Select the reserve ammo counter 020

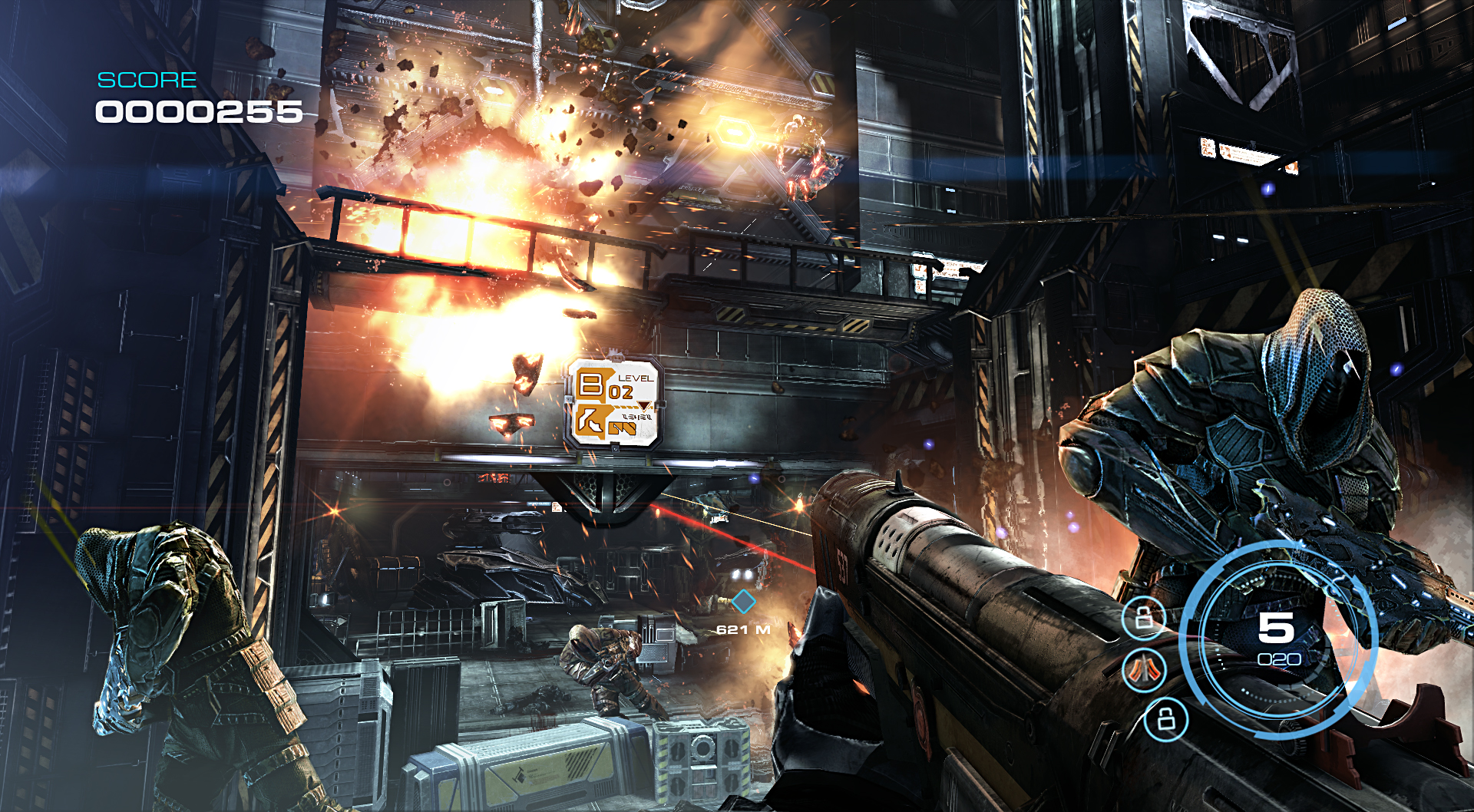[1280, 658]
